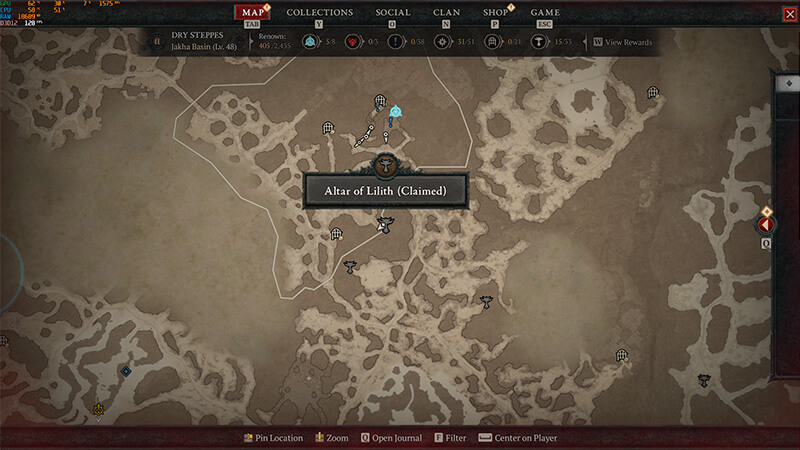This screenshot has height=450, width=800.
Task: Open the Shop tab
Action: tap(497, 13)
